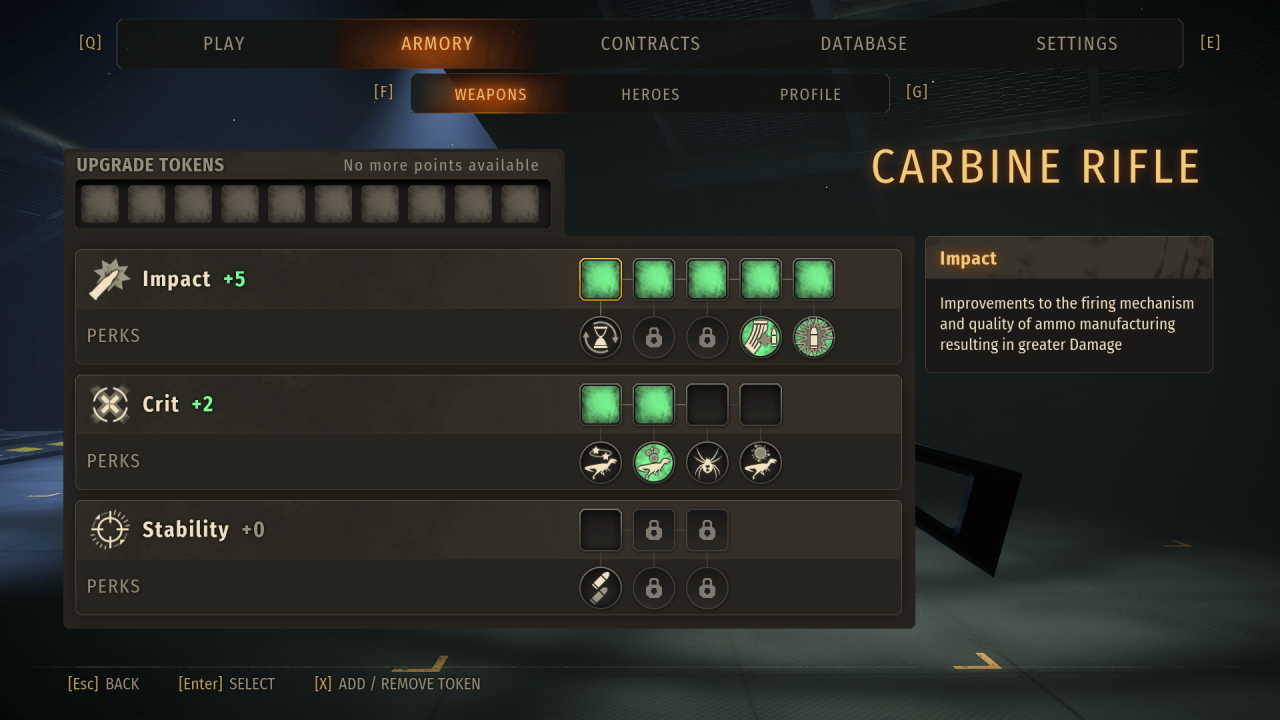
Task: Open the Database section
Action: click(863, 44)
